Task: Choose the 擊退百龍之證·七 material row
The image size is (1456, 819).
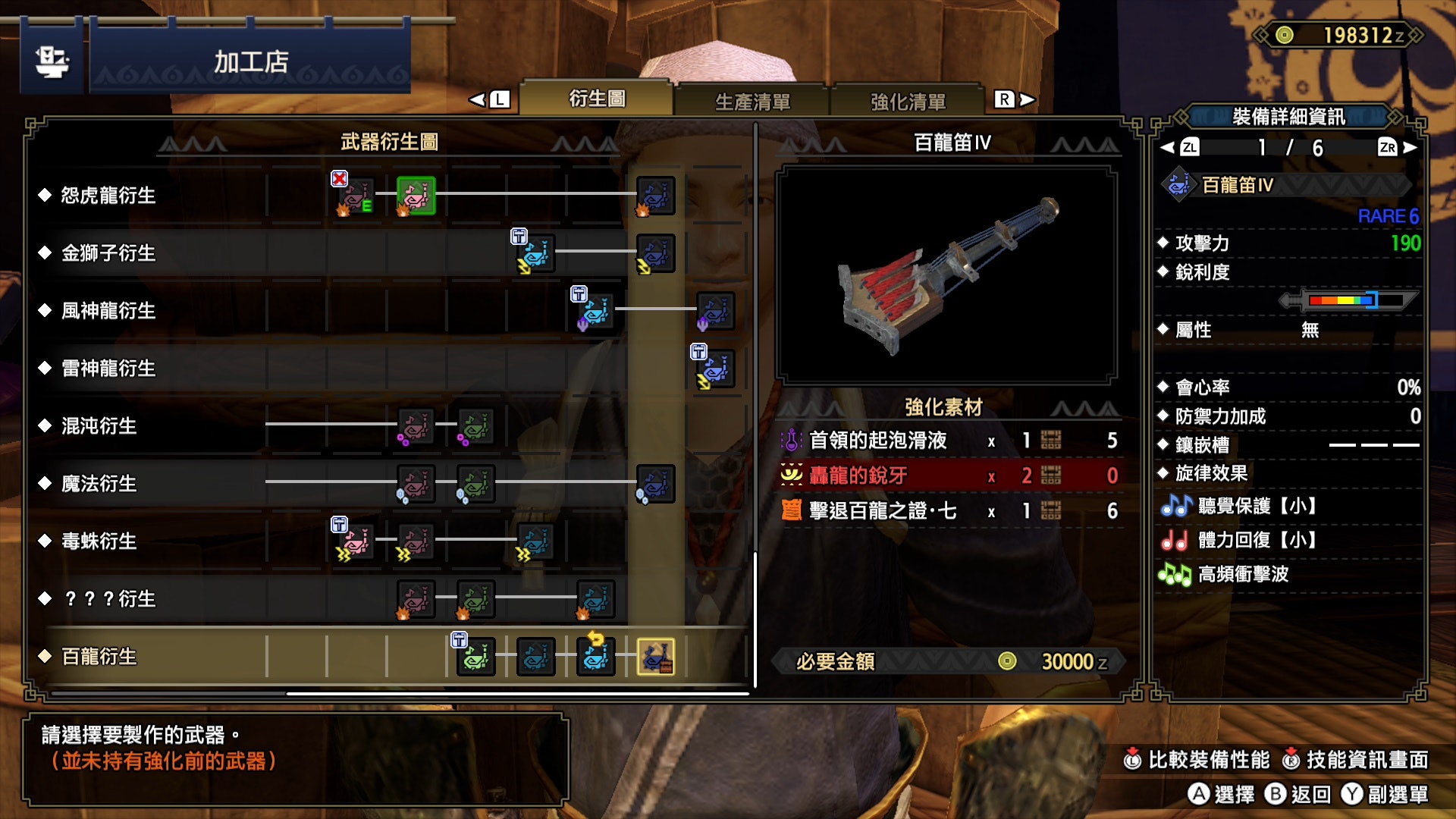Action: (x=948, y=511)
